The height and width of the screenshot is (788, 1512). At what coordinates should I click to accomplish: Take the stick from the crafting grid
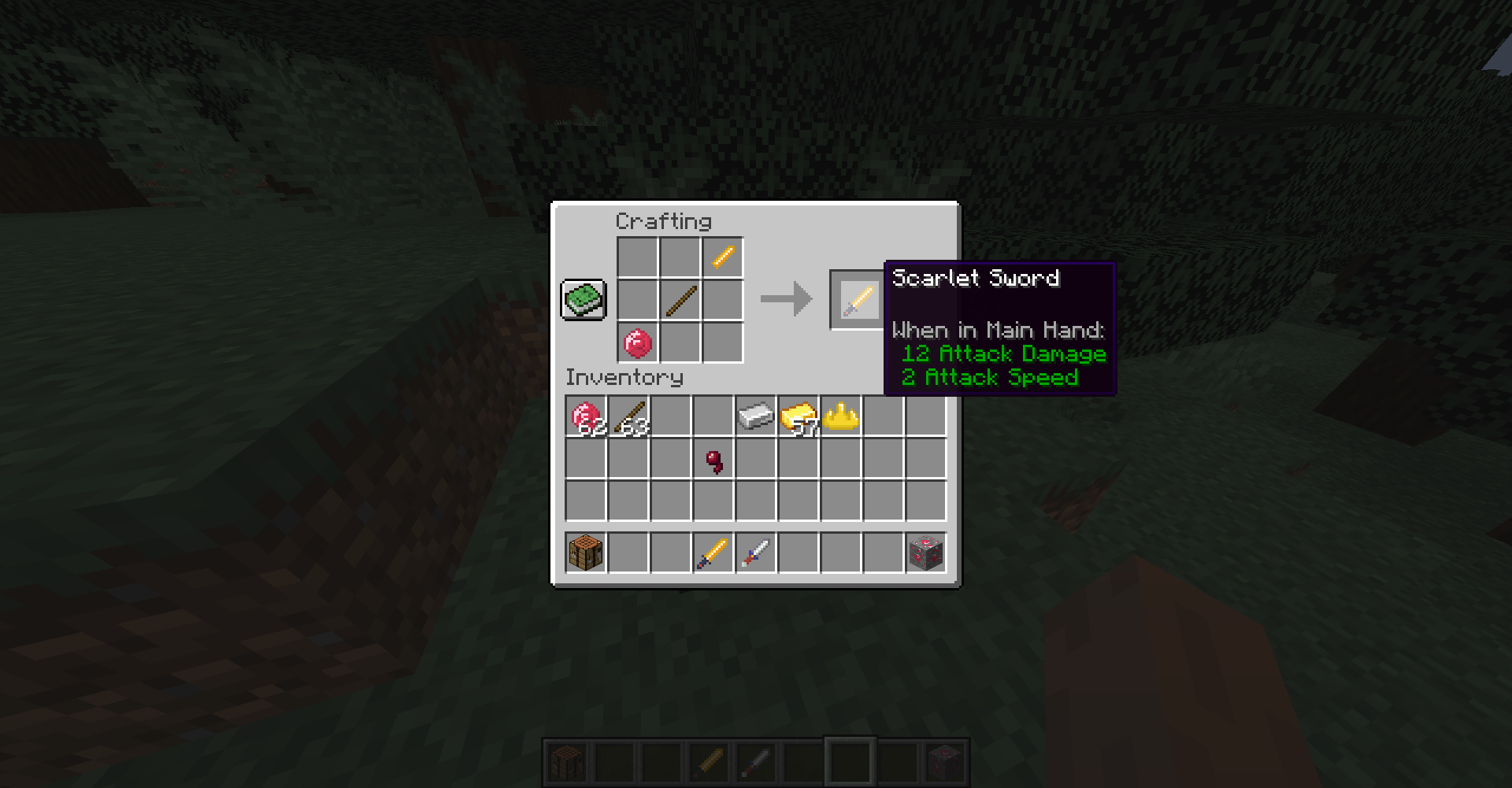pos(679,300)
